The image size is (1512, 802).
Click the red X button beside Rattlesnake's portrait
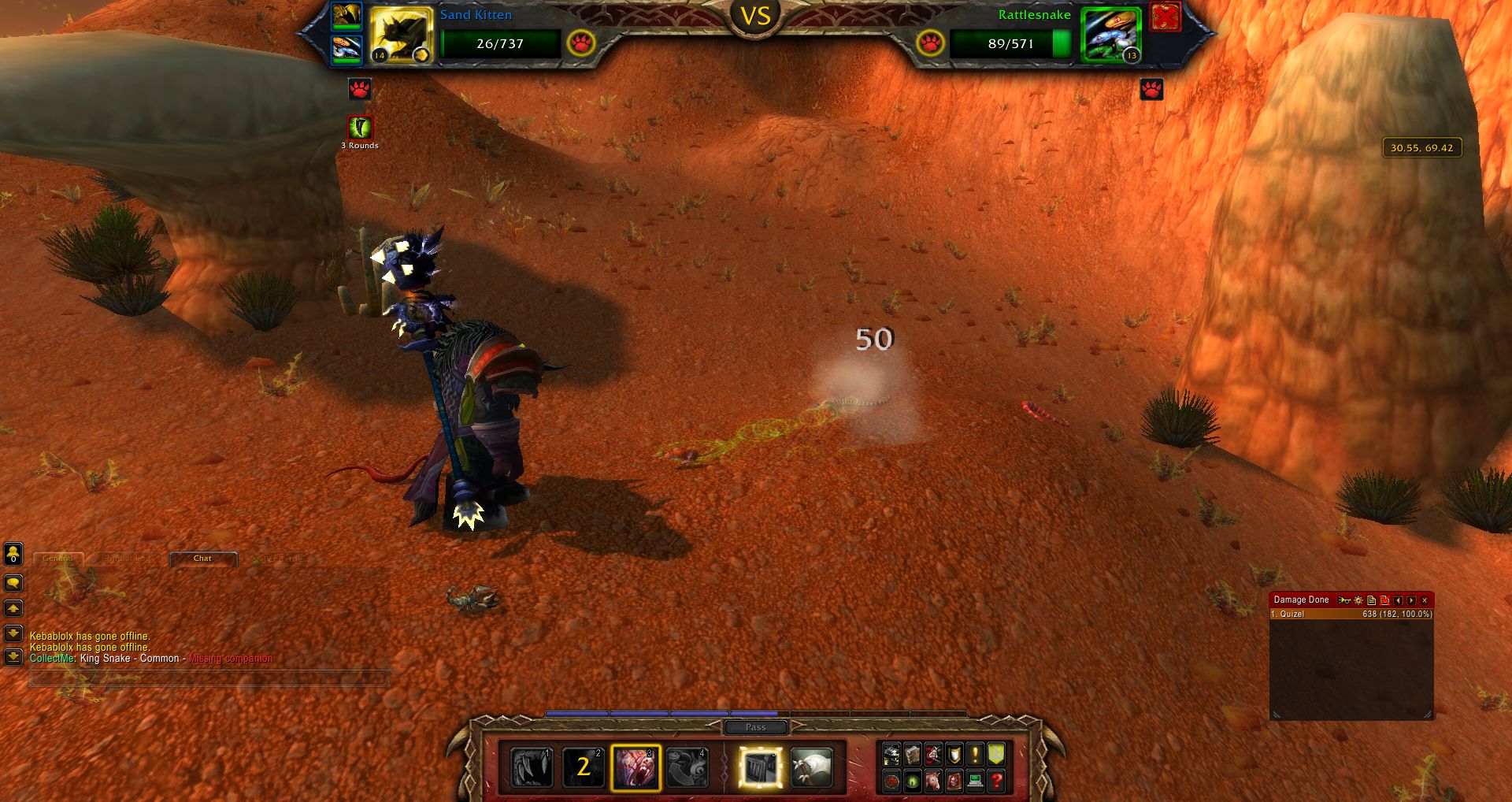(x=1165, y=17)
